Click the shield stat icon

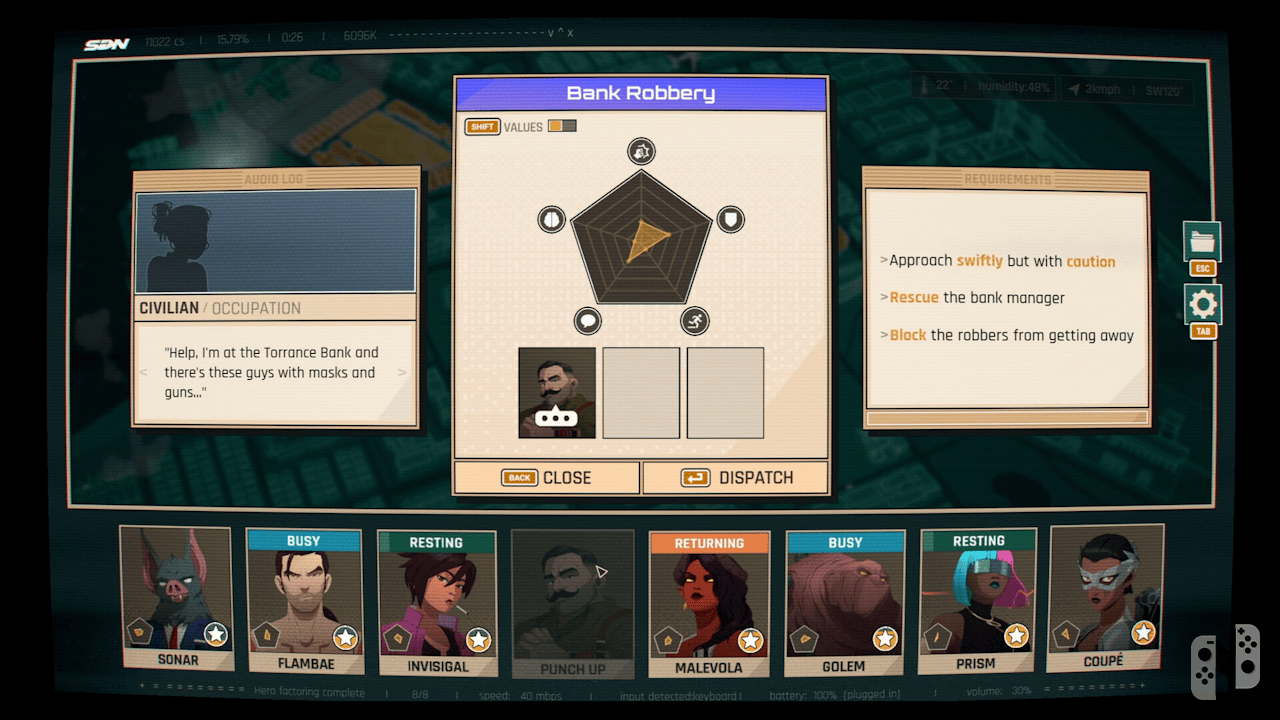click(x=731, y=219)
